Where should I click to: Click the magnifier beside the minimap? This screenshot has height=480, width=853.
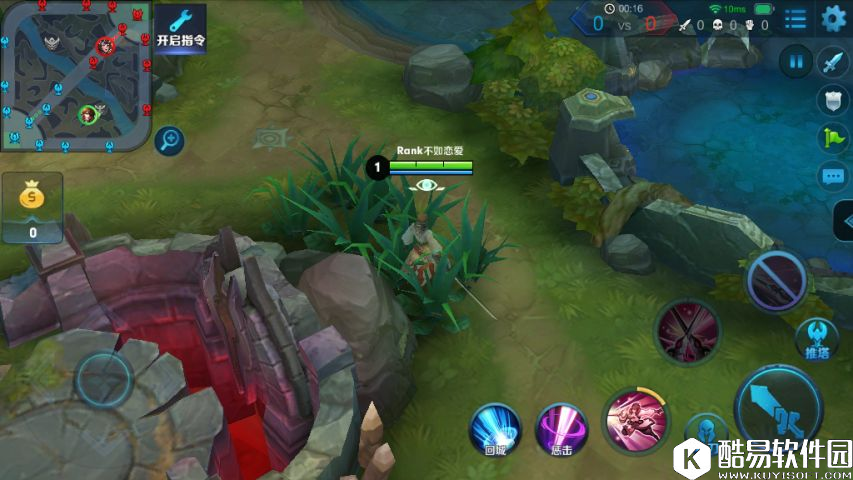pyautogui.click(x=170, y=140)
